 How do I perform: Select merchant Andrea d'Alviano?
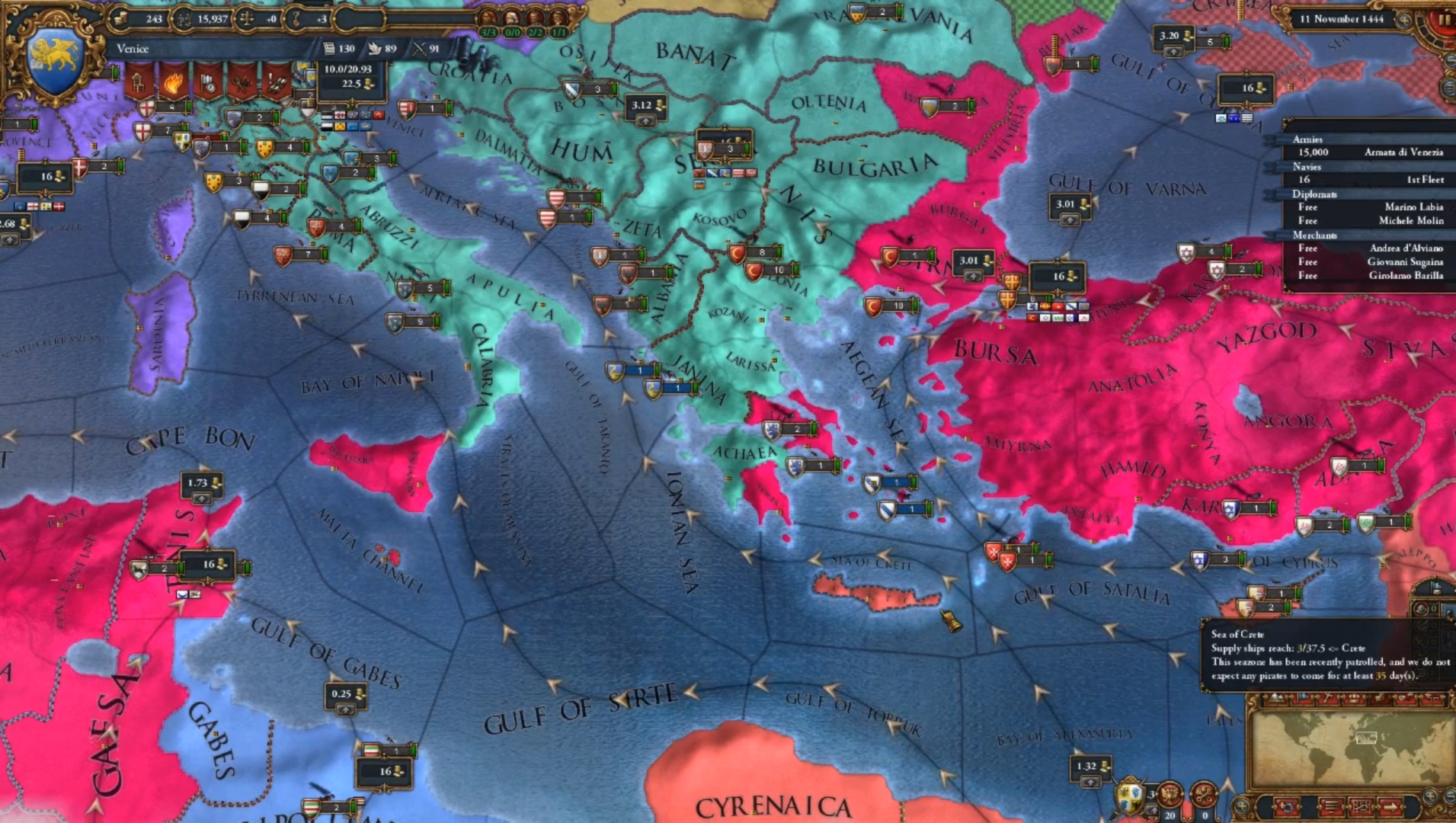pyautogui.click(x=1406, y=248)
